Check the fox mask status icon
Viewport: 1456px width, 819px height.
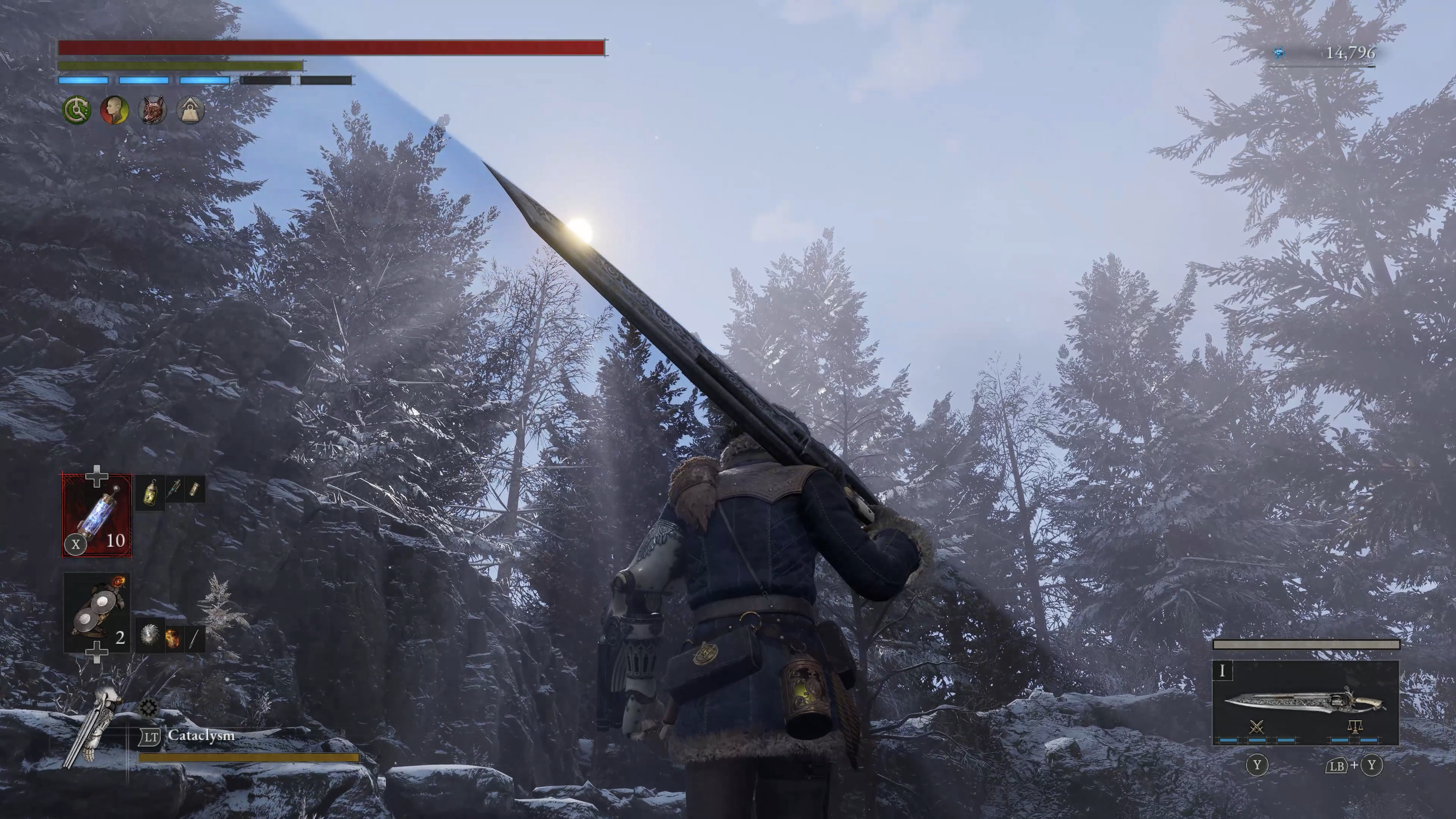[x=152, y=110]
